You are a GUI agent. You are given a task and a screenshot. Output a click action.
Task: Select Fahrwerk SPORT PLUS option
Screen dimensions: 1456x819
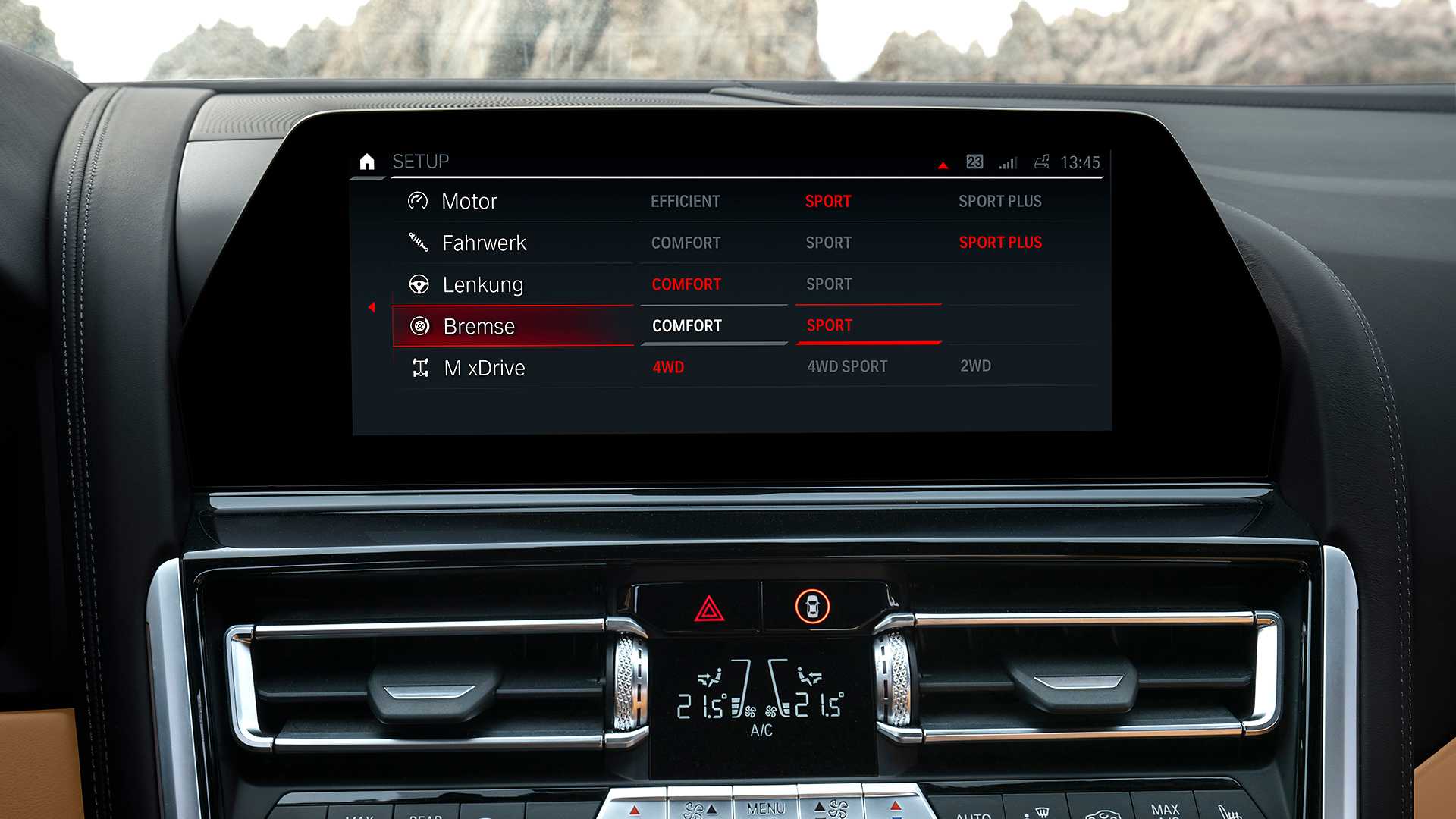1000,243
